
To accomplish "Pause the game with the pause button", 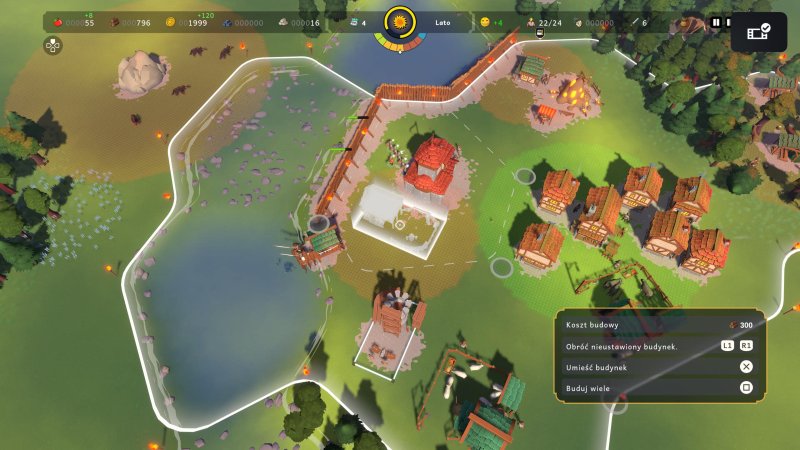I will pos(715,22).
